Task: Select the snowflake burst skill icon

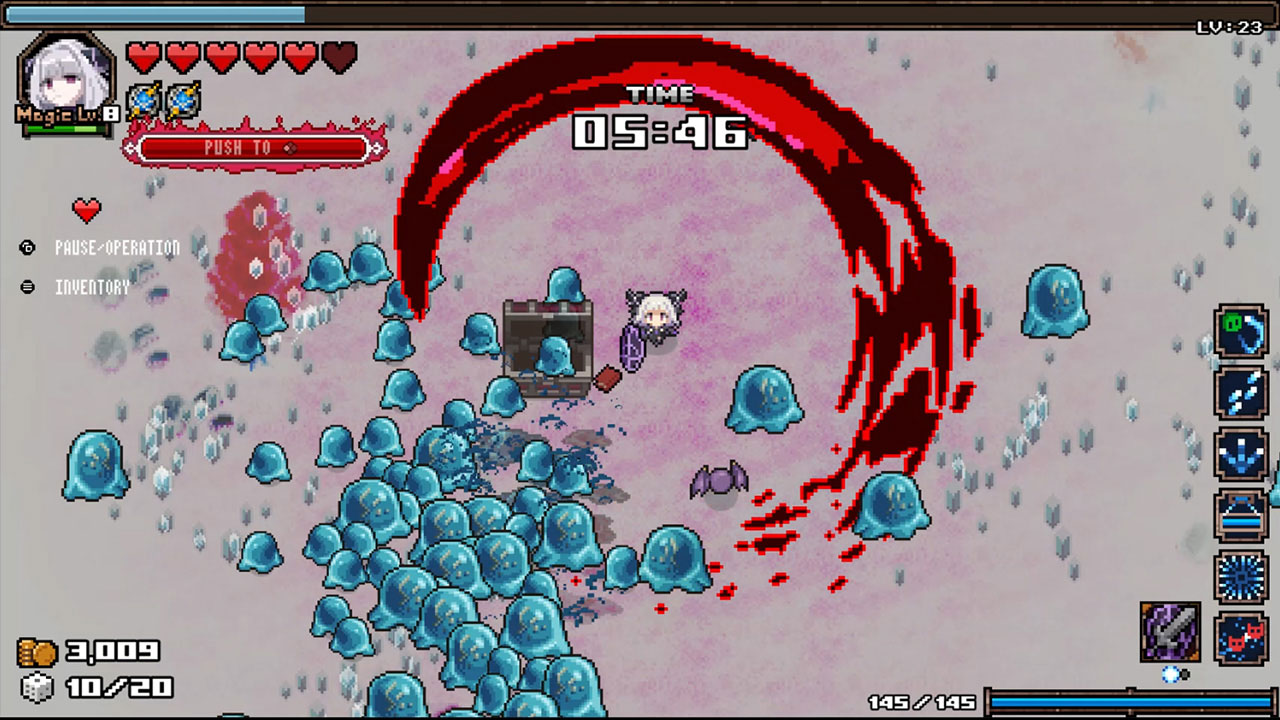Action: pos(1242,574)
